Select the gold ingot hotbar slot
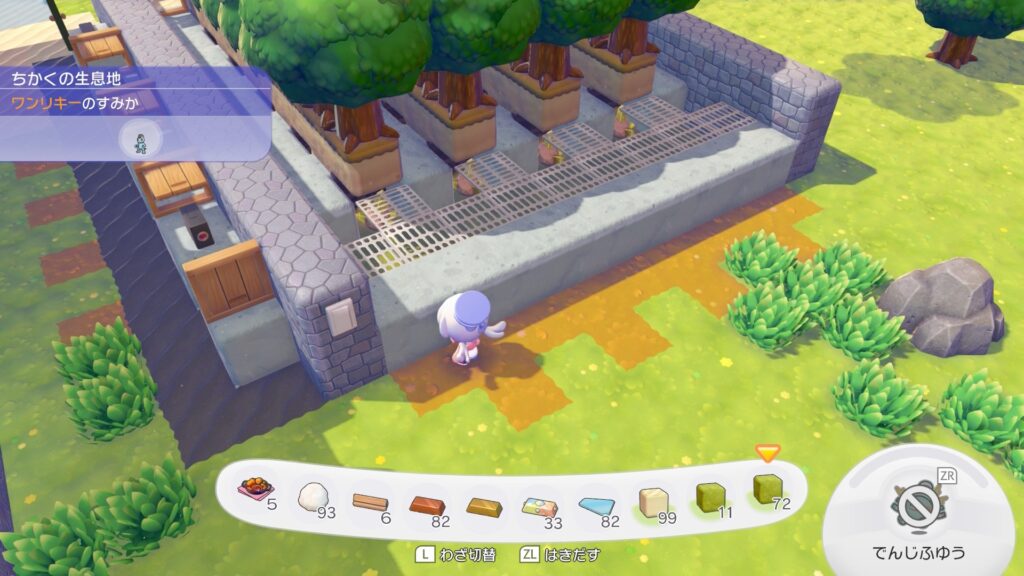Image resolution: width=1024 pixels, height=576 pixels. [x=483, y=499]
